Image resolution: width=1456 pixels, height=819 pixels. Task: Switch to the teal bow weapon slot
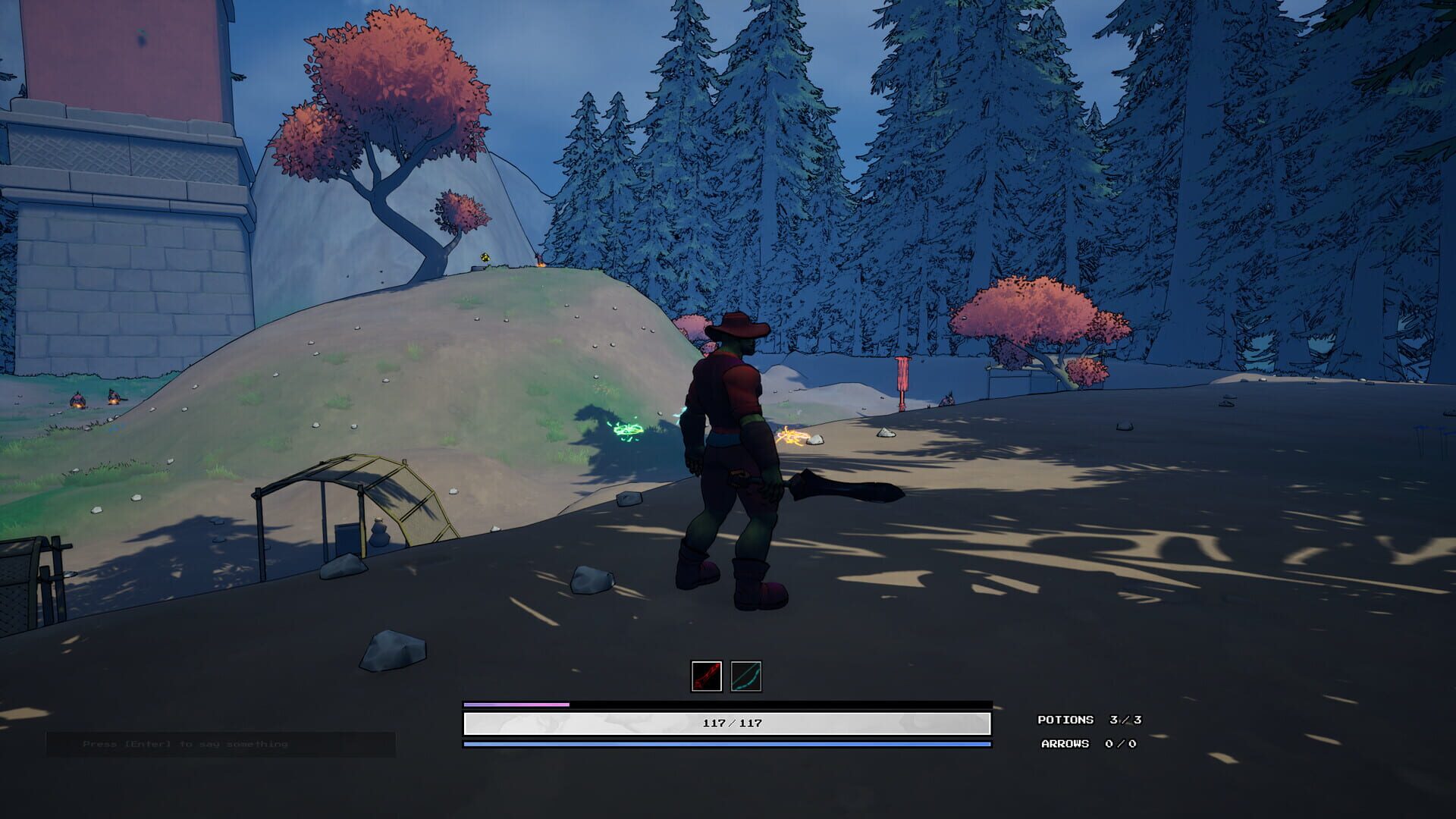(745, 676)
